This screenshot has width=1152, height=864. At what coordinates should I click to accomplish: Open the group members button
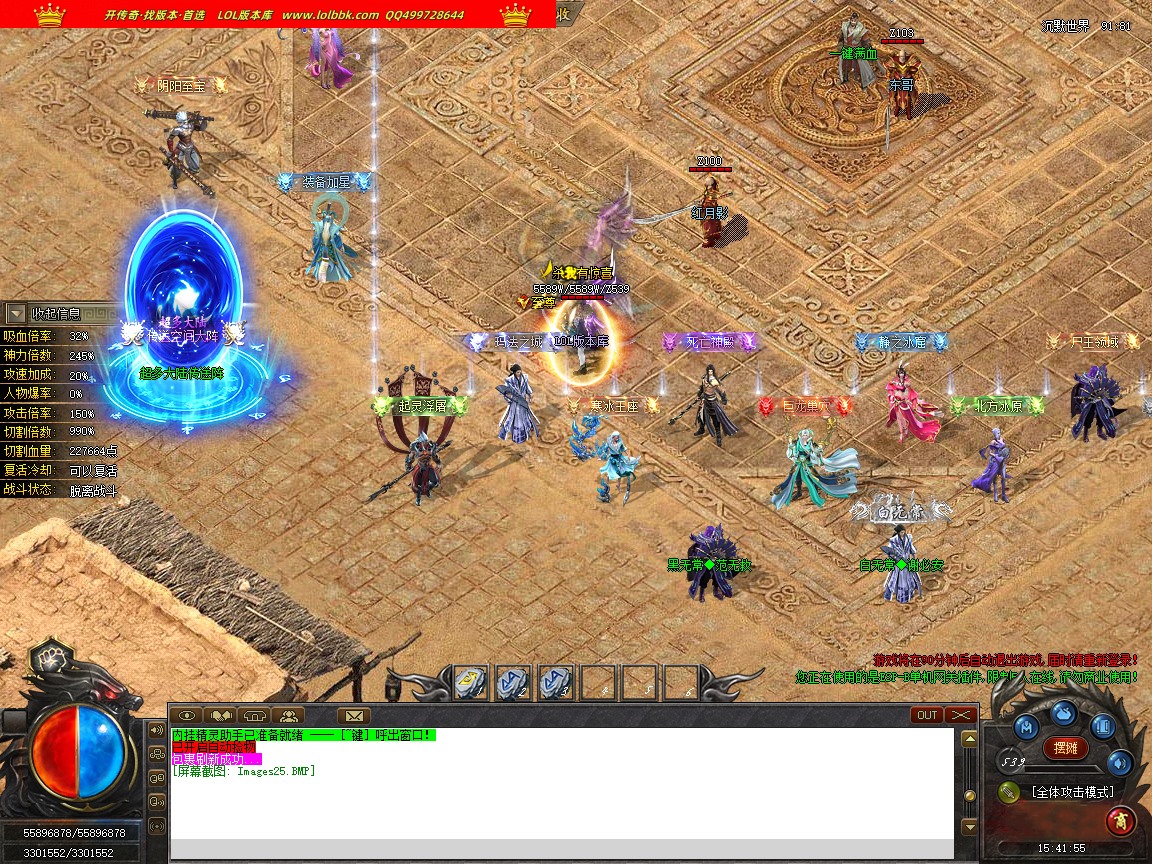[288, 715]
